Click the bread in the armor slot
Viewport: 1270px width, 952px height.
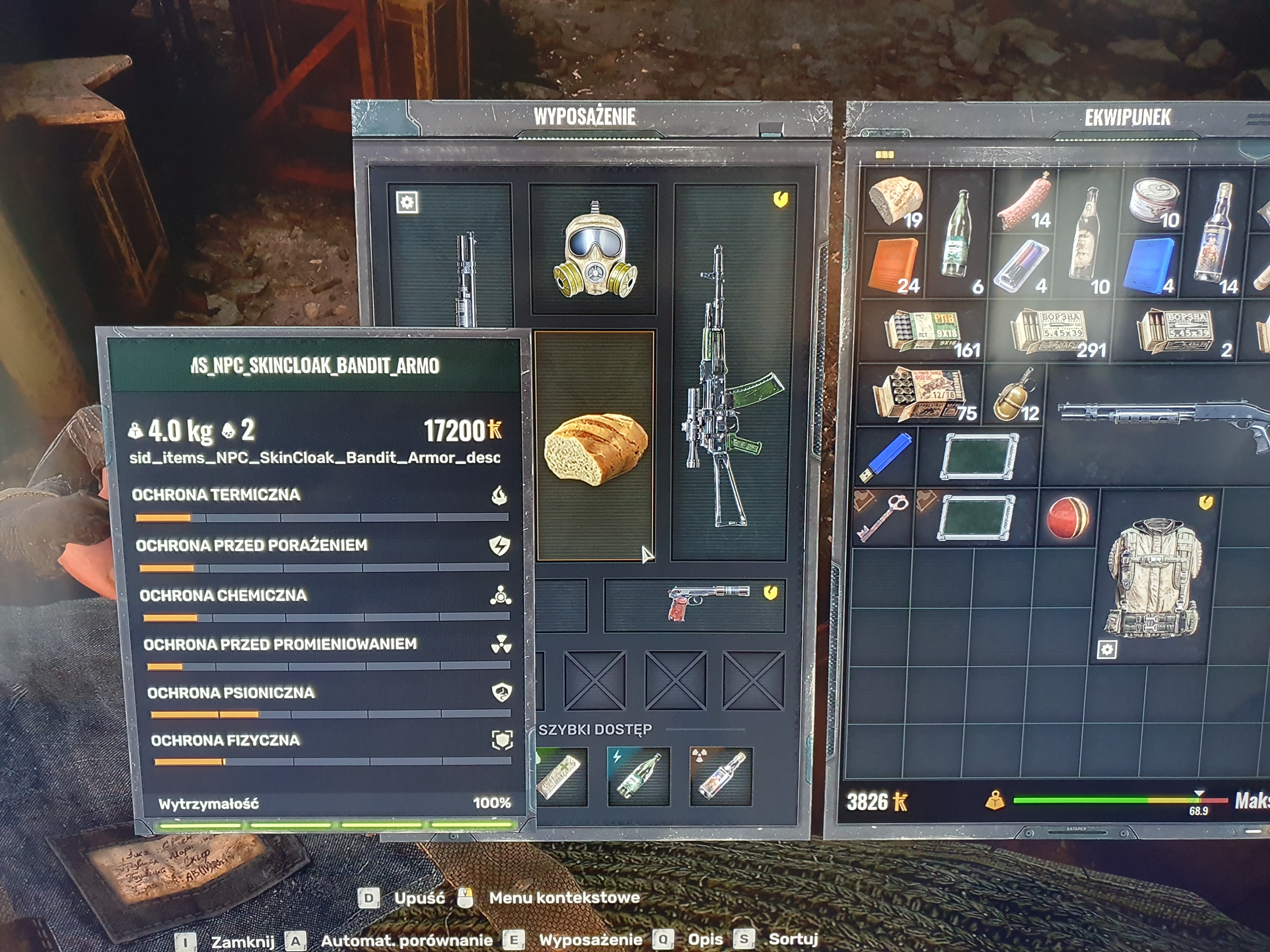tap(595, 446)
